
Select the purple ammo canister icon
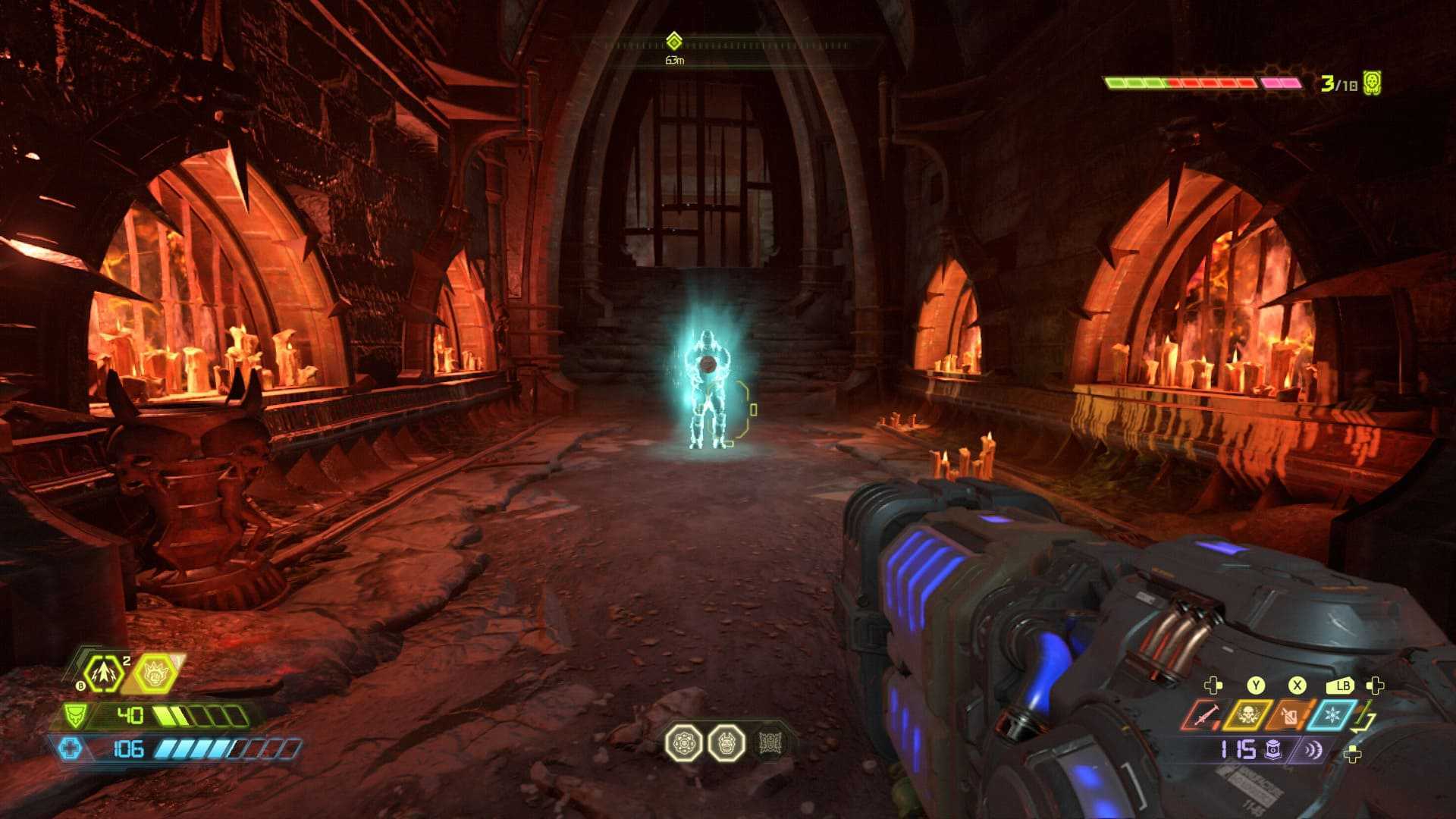tap(1272, 751)
